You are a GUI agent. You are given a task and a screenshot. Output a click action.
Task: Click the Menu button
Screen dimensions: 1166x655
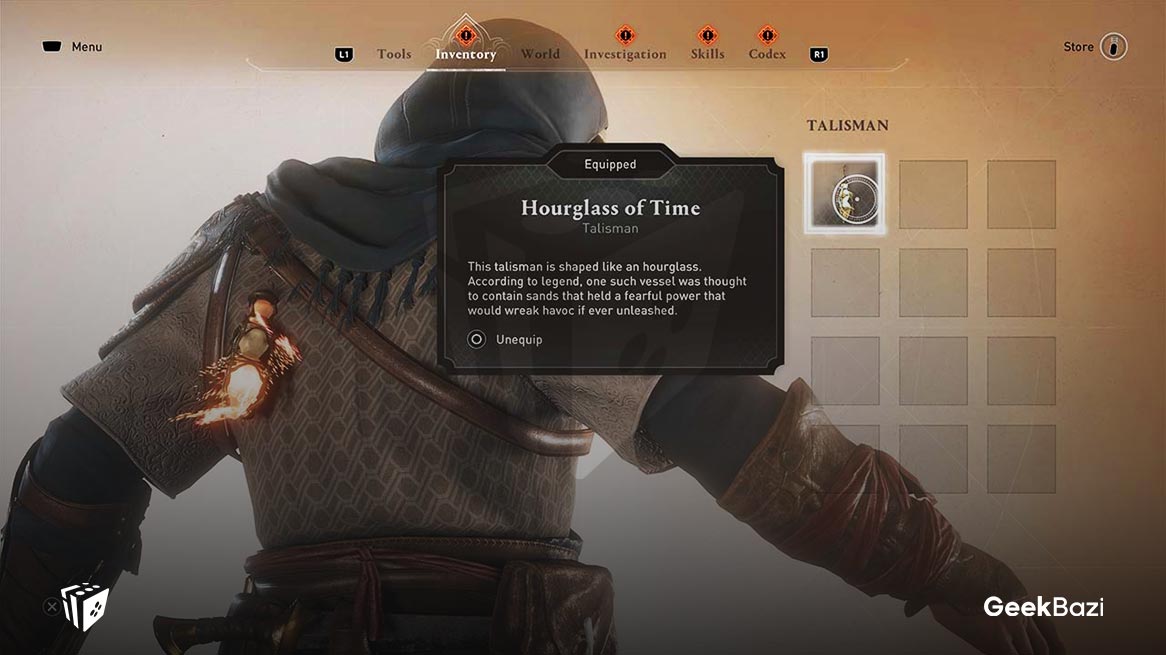click(73, 47)
